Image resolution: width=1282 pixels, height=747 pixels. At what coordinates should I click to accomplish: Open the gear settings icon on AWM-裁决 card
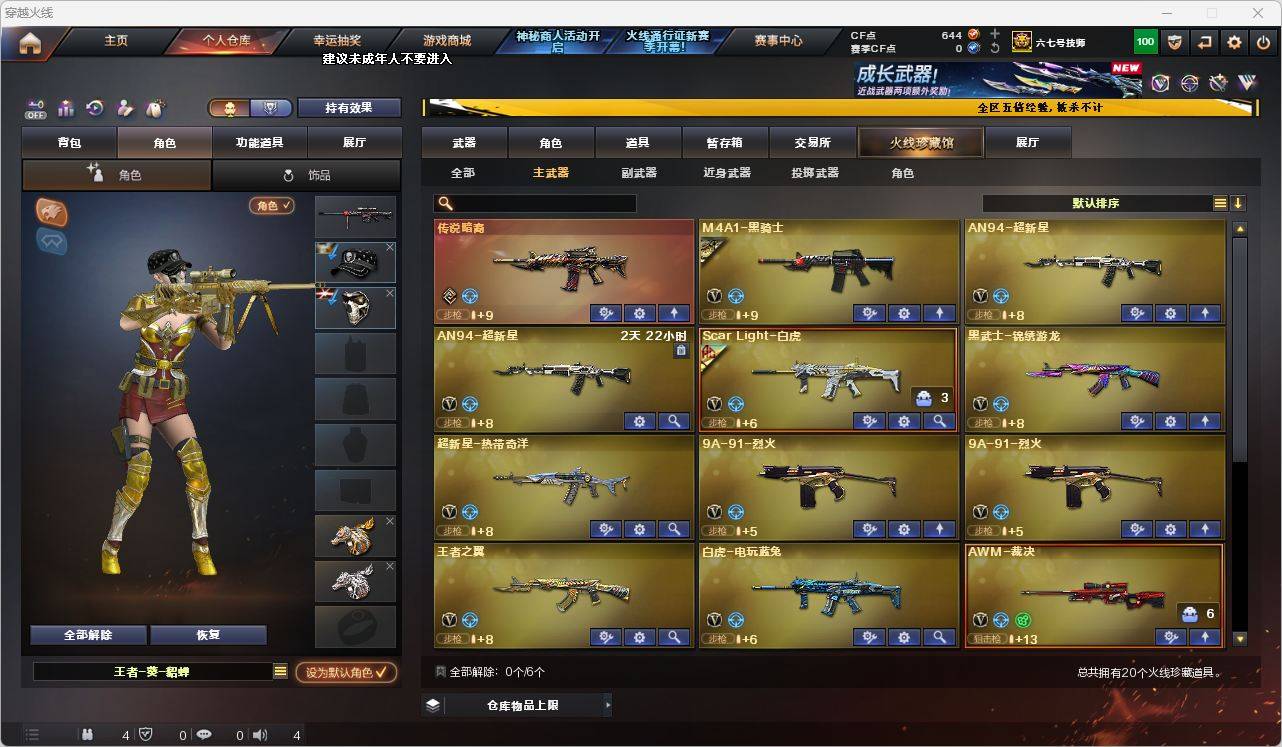pos(1170,636)
